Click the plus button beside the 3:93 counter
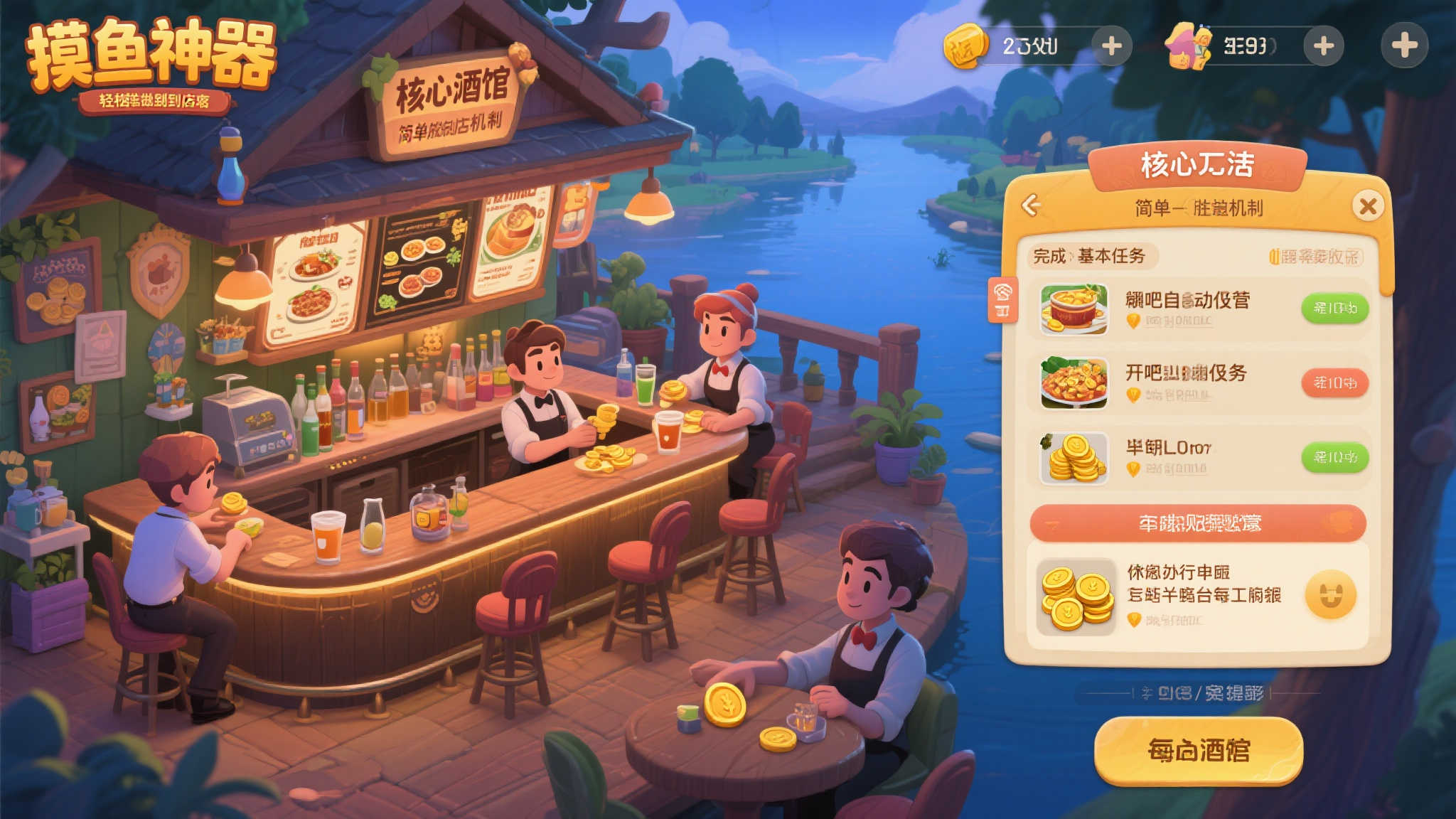Screen dimensions: 1456x819 [x=1323, y=46]
